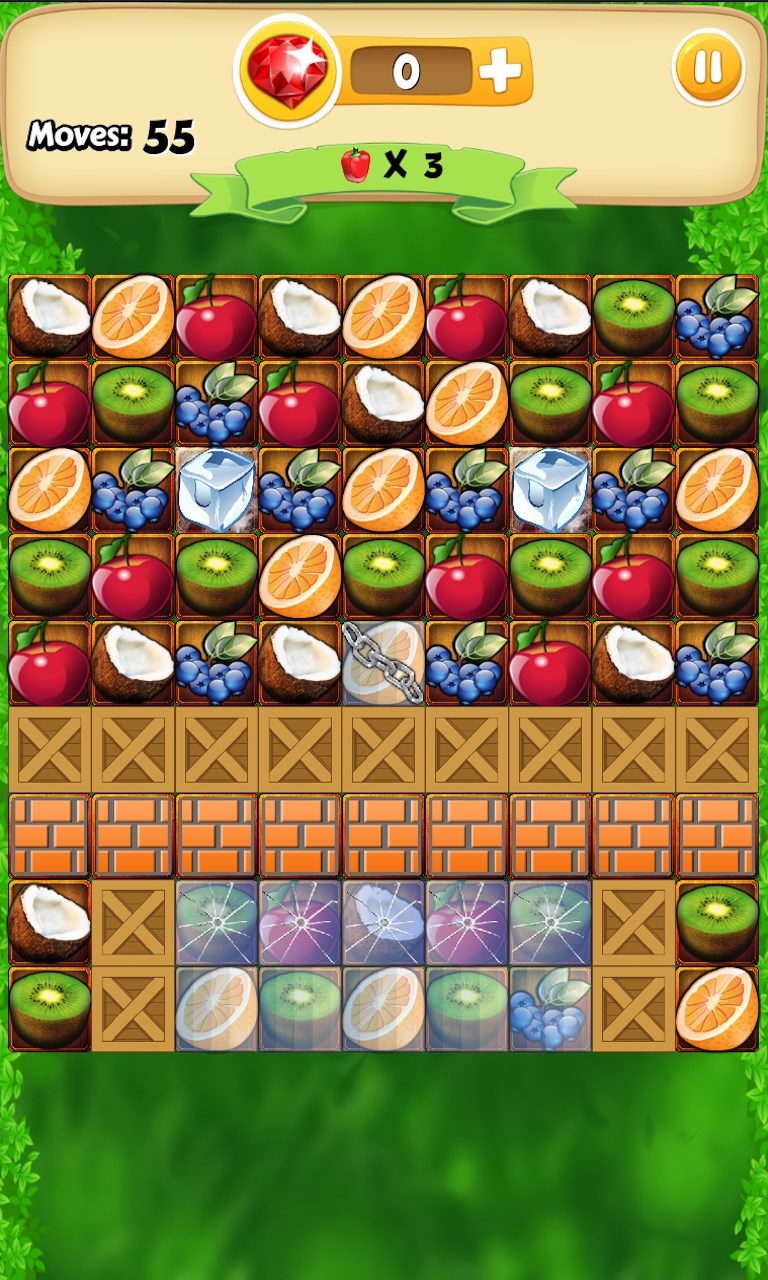Select the chained fruit tile
Screen dimensions: 768x1280
384,663
